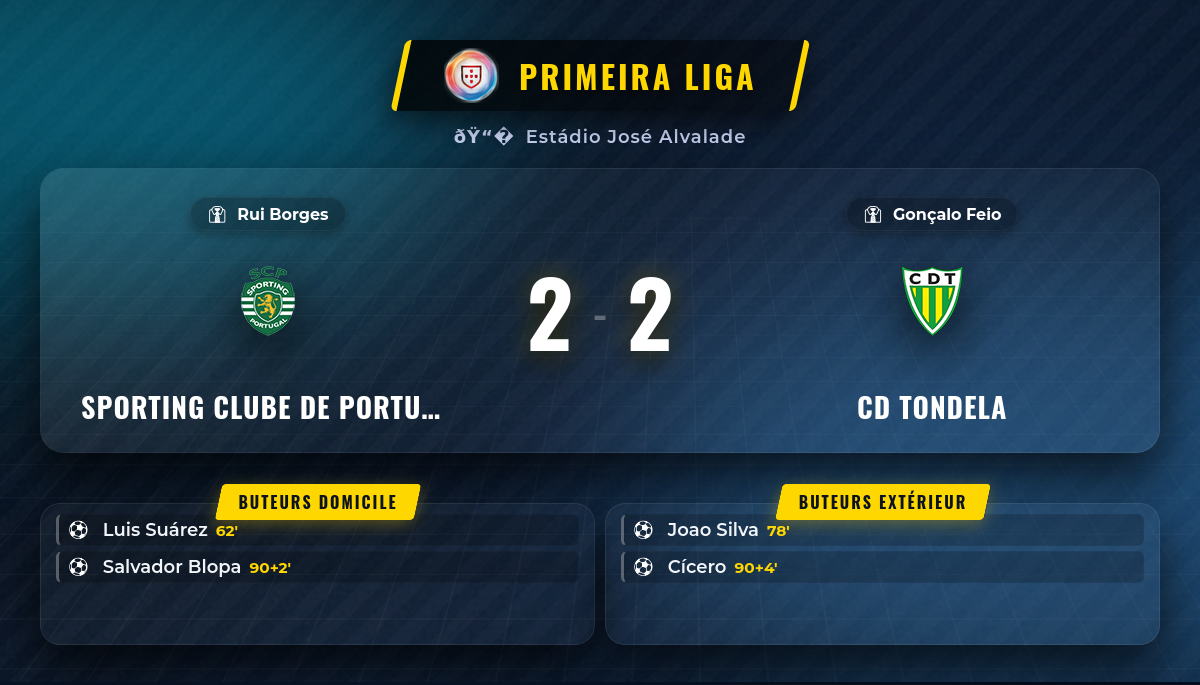Image resolution: width=1200 pixels, height=685 pixels.
Task: Select the Sporting CP club crest
Action: 268,300
